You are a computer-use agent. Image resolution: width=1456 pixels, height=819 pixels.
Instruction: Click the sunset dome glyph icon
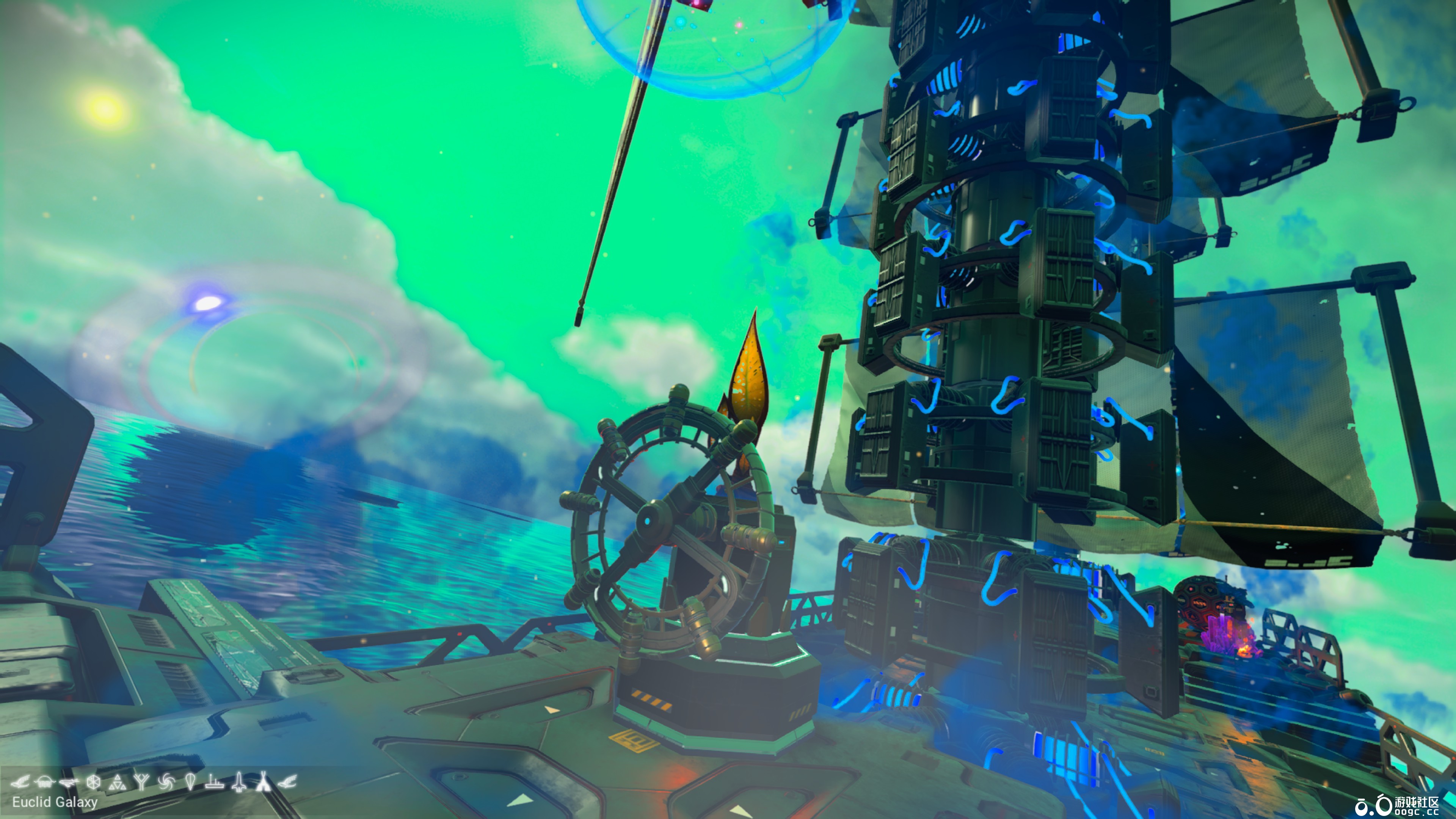44,783
